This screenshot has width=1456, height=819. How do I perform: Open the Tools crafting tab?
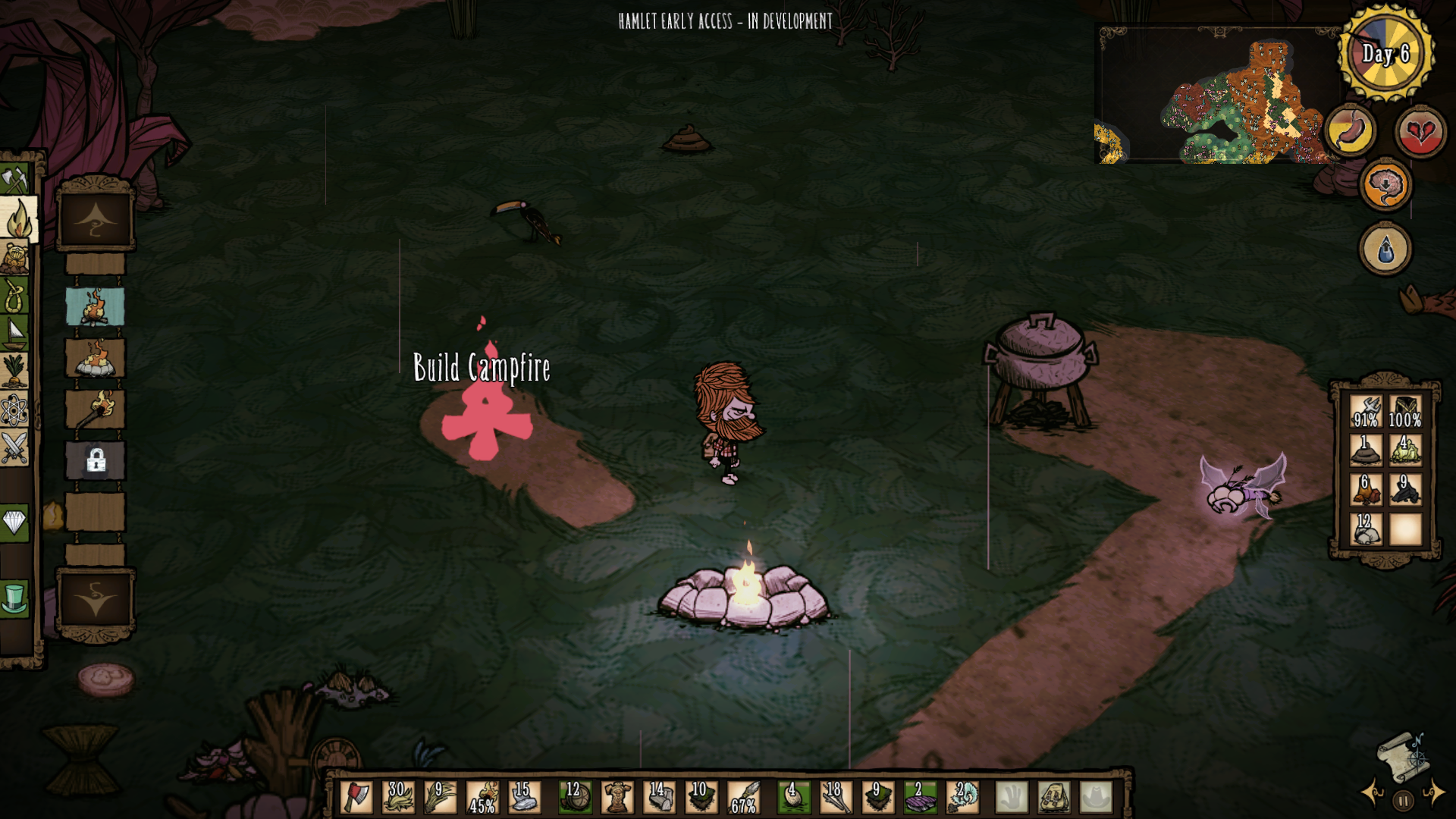[14, 179]
